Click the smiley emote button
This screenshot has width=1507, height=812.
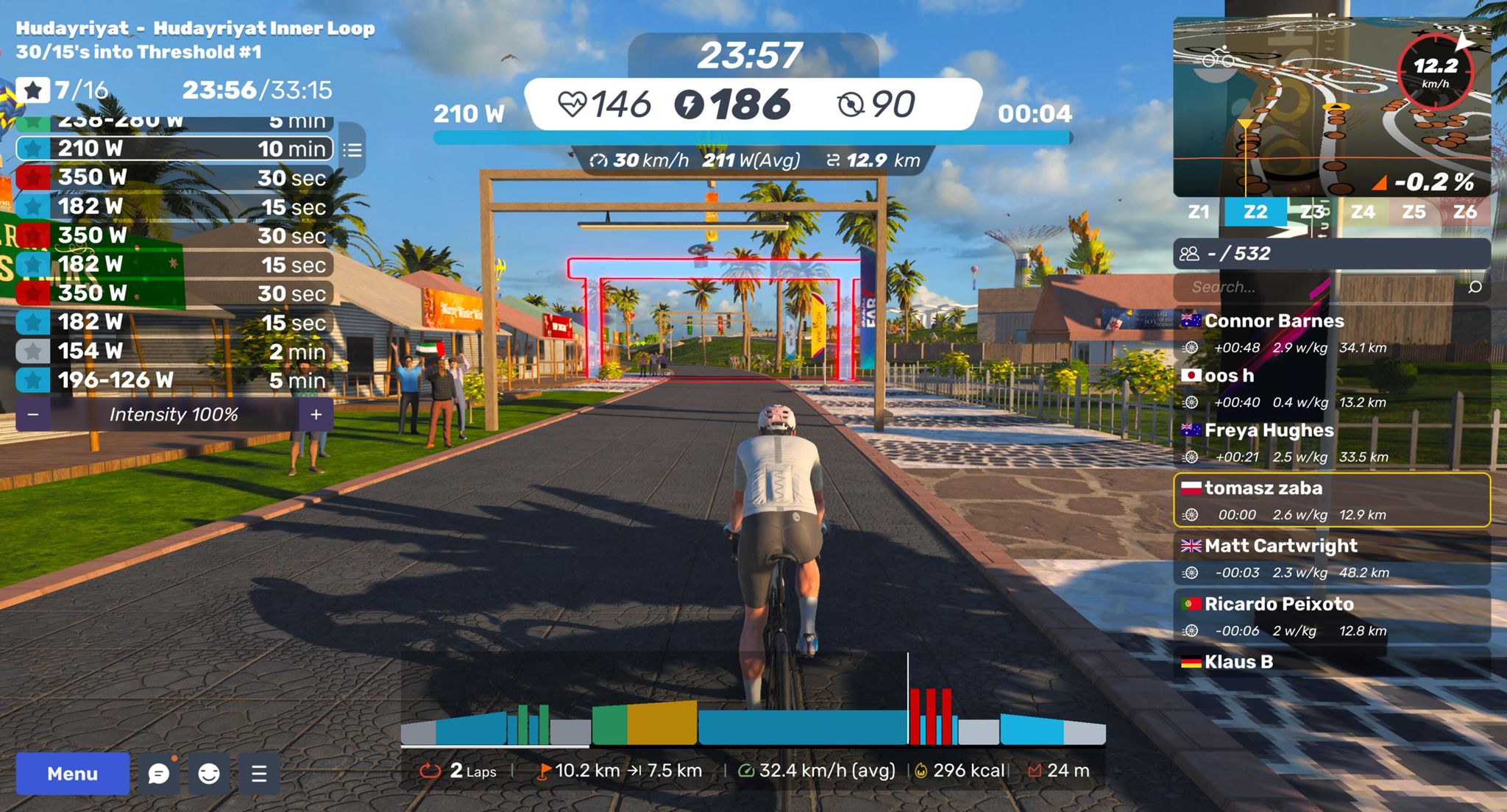point(209,773)
